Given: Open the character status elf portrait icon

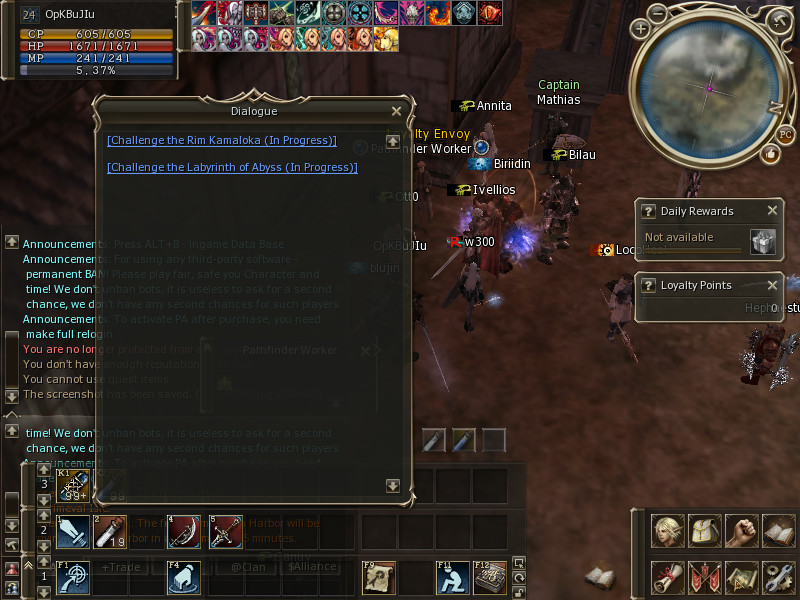Looking at the screenshot, I should (668, 530).
